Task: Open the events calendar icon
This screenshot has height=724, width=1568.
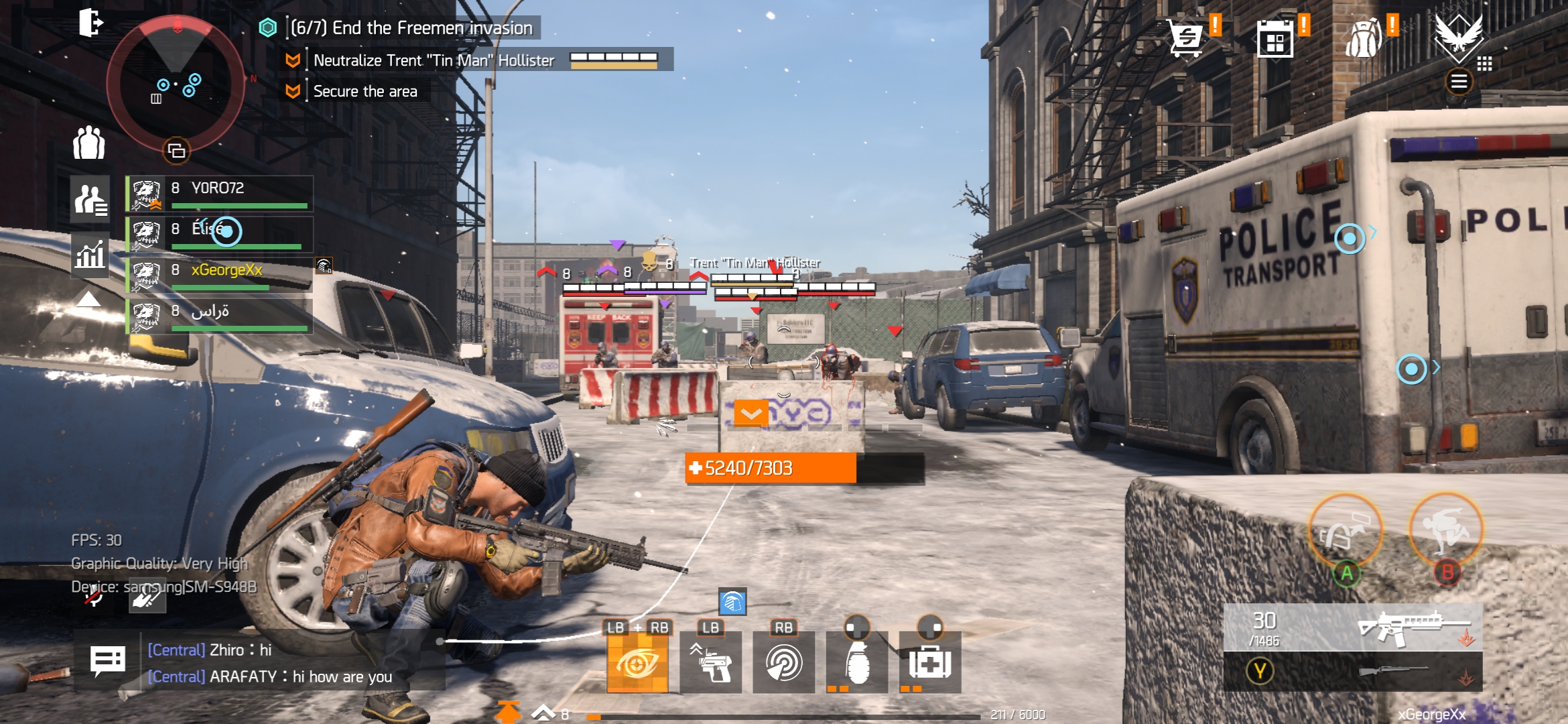Action: (1275, 40)
